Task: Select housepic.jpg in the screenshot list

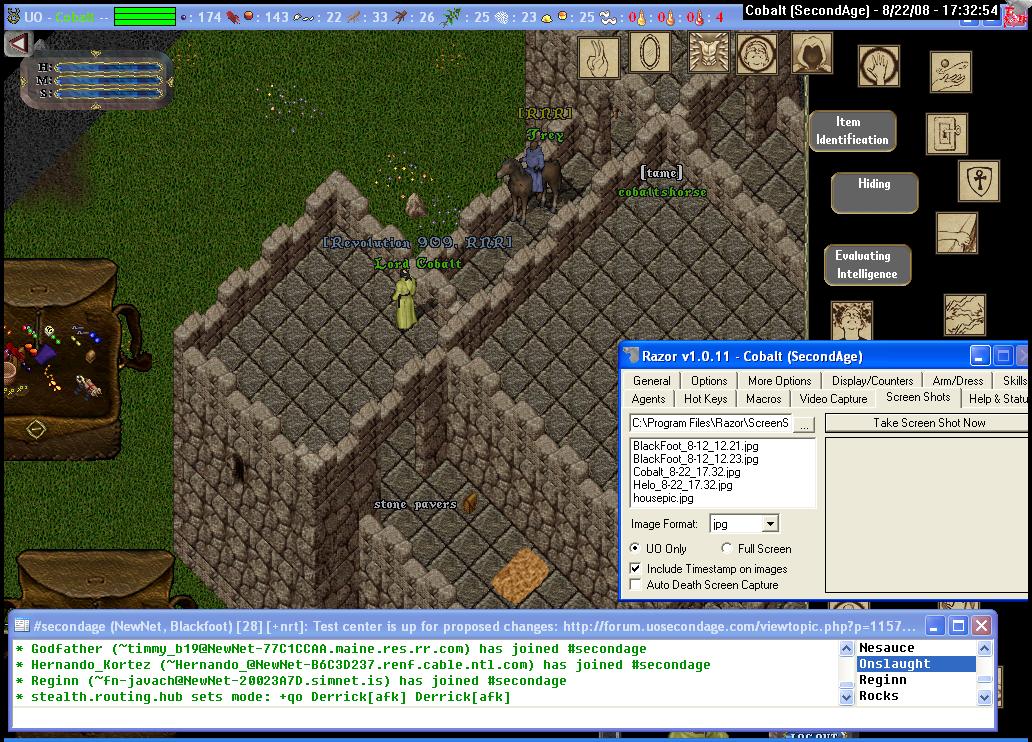Action: [x=663, y=498]
